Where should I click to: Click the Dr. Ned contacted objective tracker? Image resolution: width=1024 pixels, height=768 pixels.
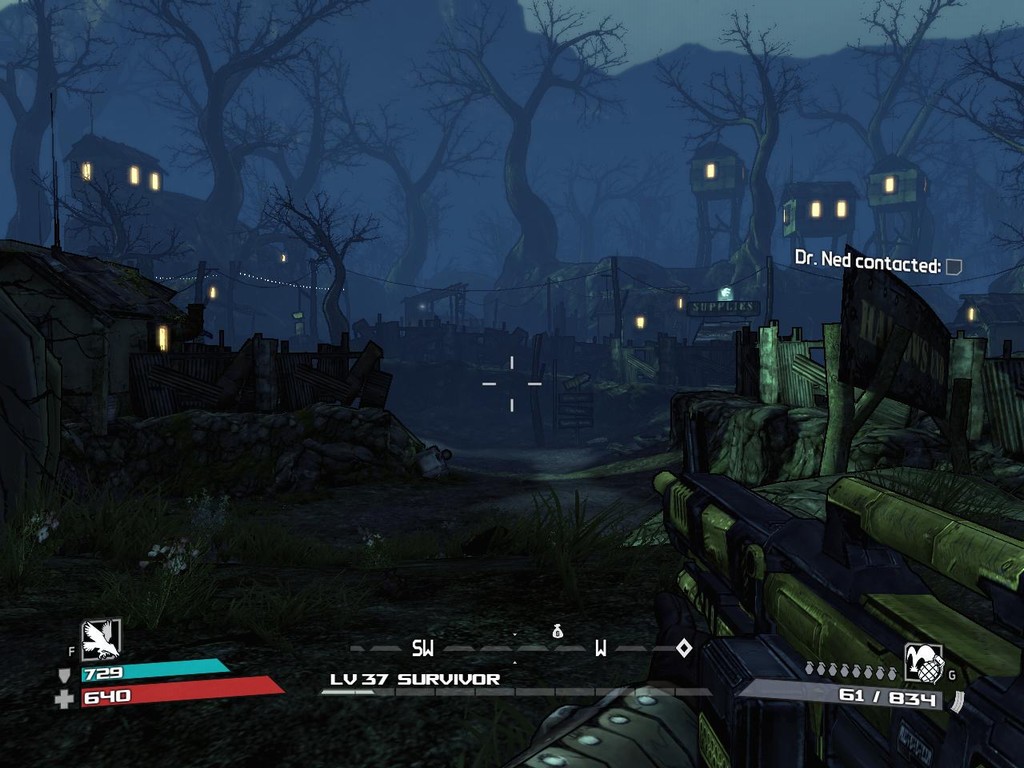877,265
